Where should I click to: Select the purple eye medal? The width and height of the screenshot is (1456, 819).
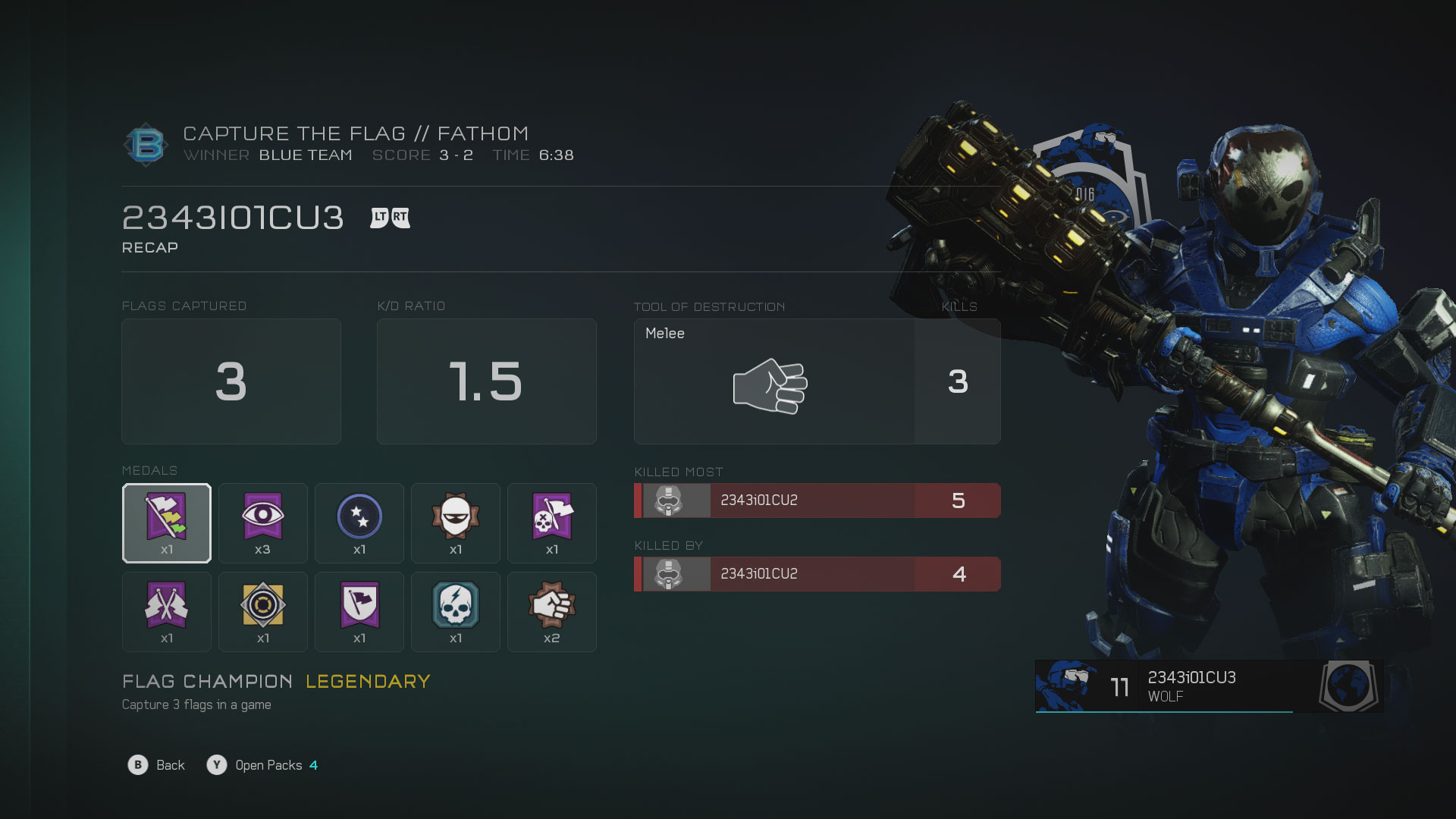[262, 523]
